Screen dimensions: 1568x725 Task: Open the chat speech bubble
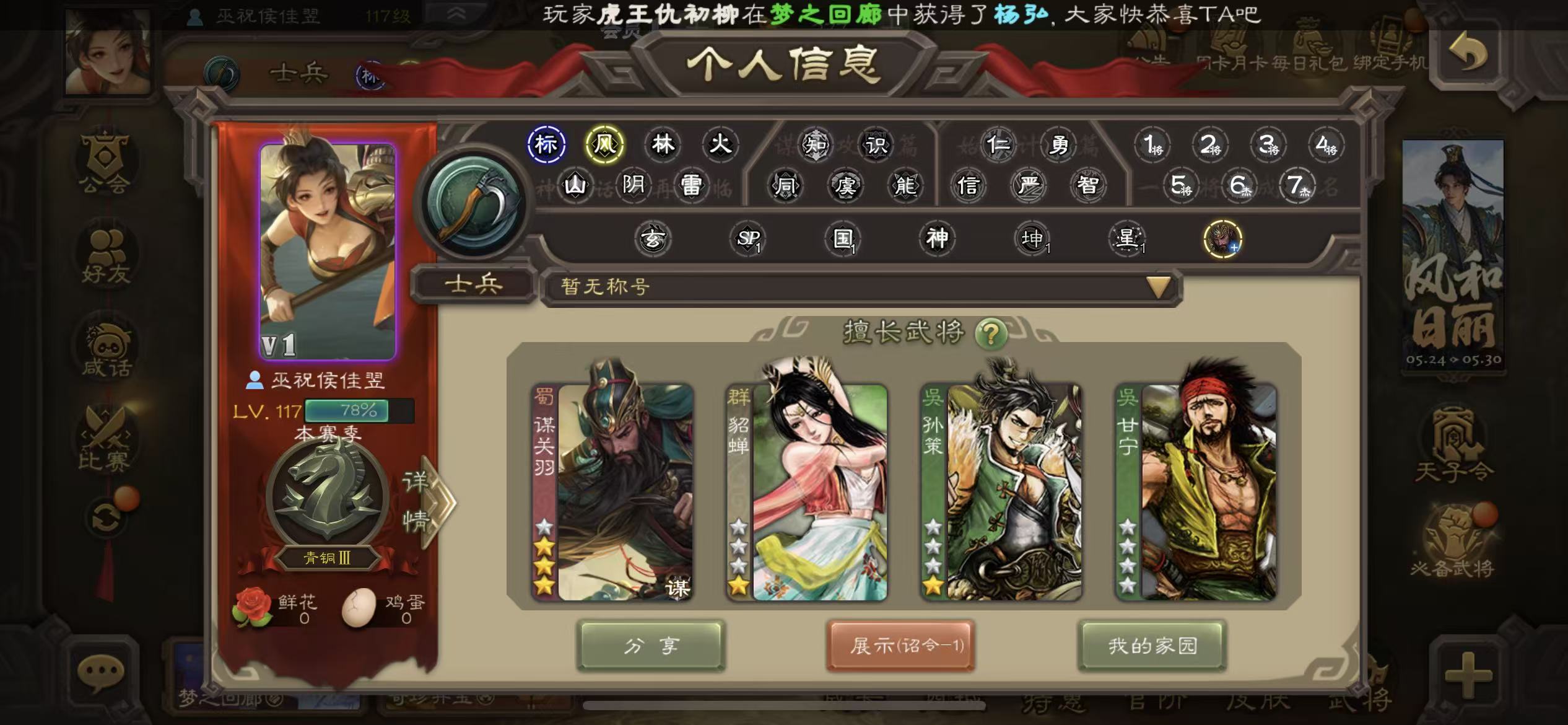click(100, 672)
